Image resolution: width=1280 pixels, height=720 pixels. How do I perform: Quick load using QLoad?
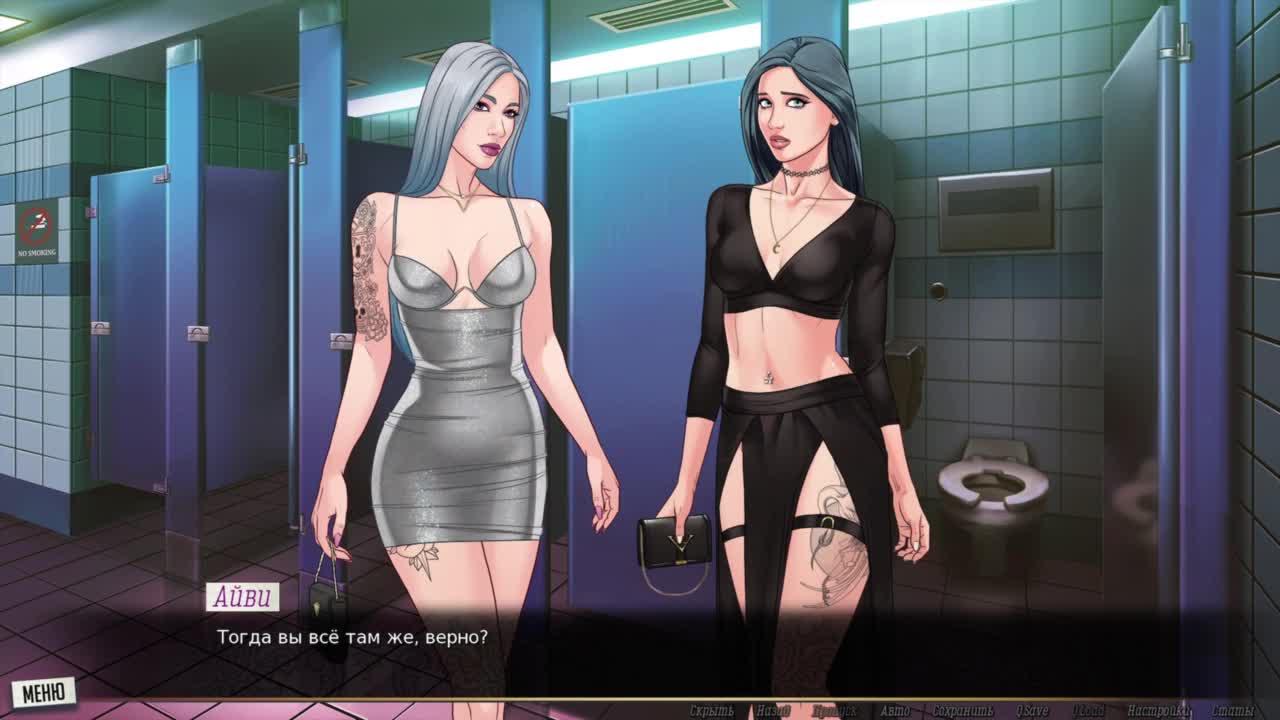1088,711
